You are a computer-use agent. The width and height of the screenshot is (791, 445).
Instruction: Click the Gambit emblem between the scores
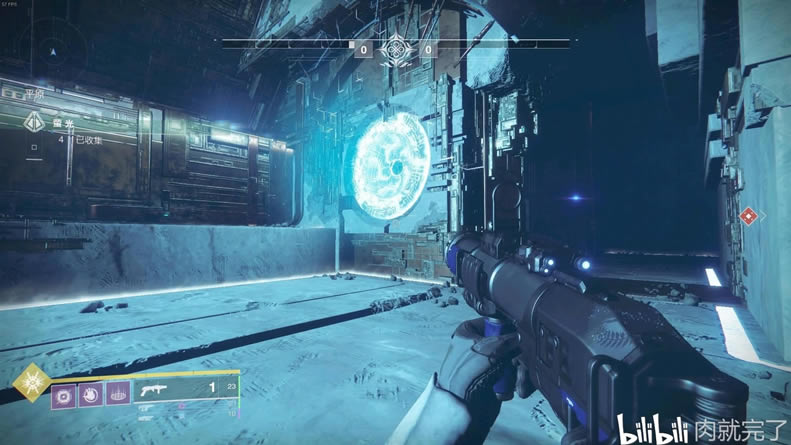pos(396,48)
